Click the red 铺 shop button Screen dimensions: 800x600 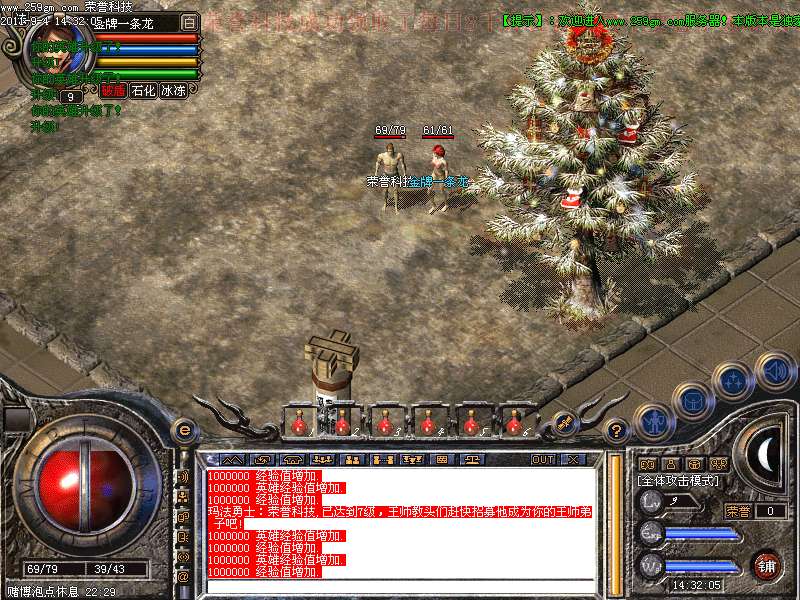[x=767, y=564]
